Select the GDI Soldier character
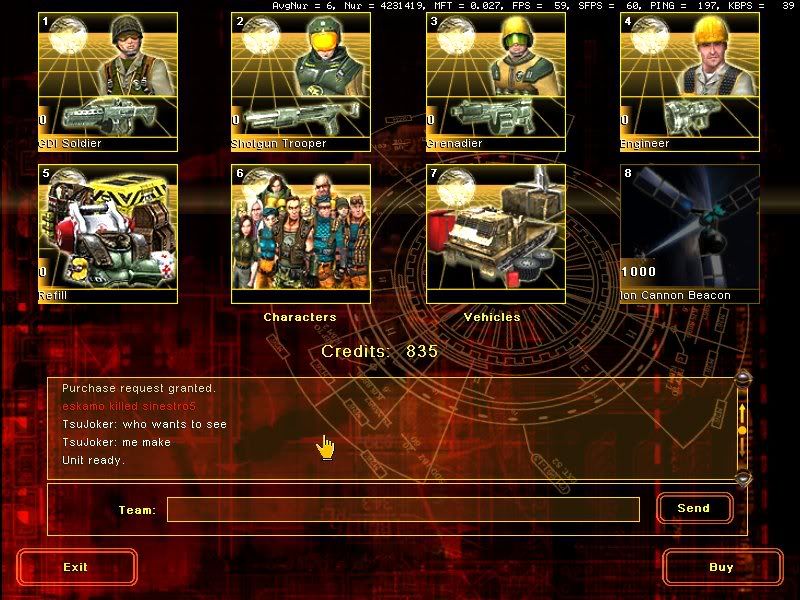 [x=108, y=81]
